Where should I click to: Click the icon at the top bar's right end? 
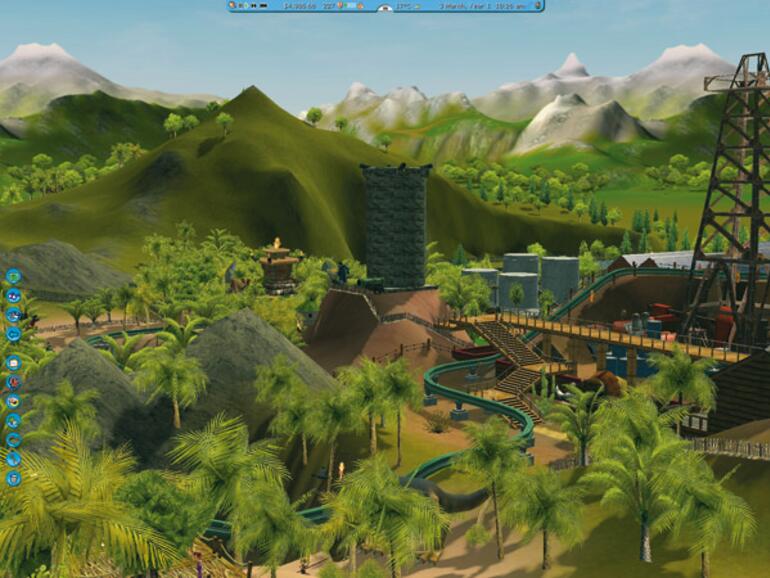tap(537, 6)
